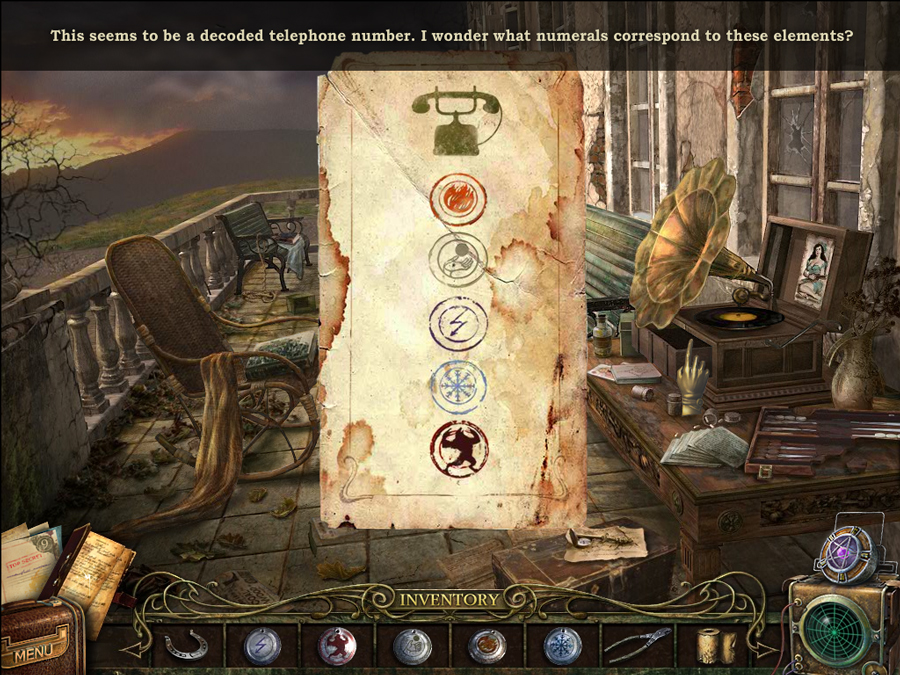
Task: Select the pliers in the inventory
Action: [637, 646]
